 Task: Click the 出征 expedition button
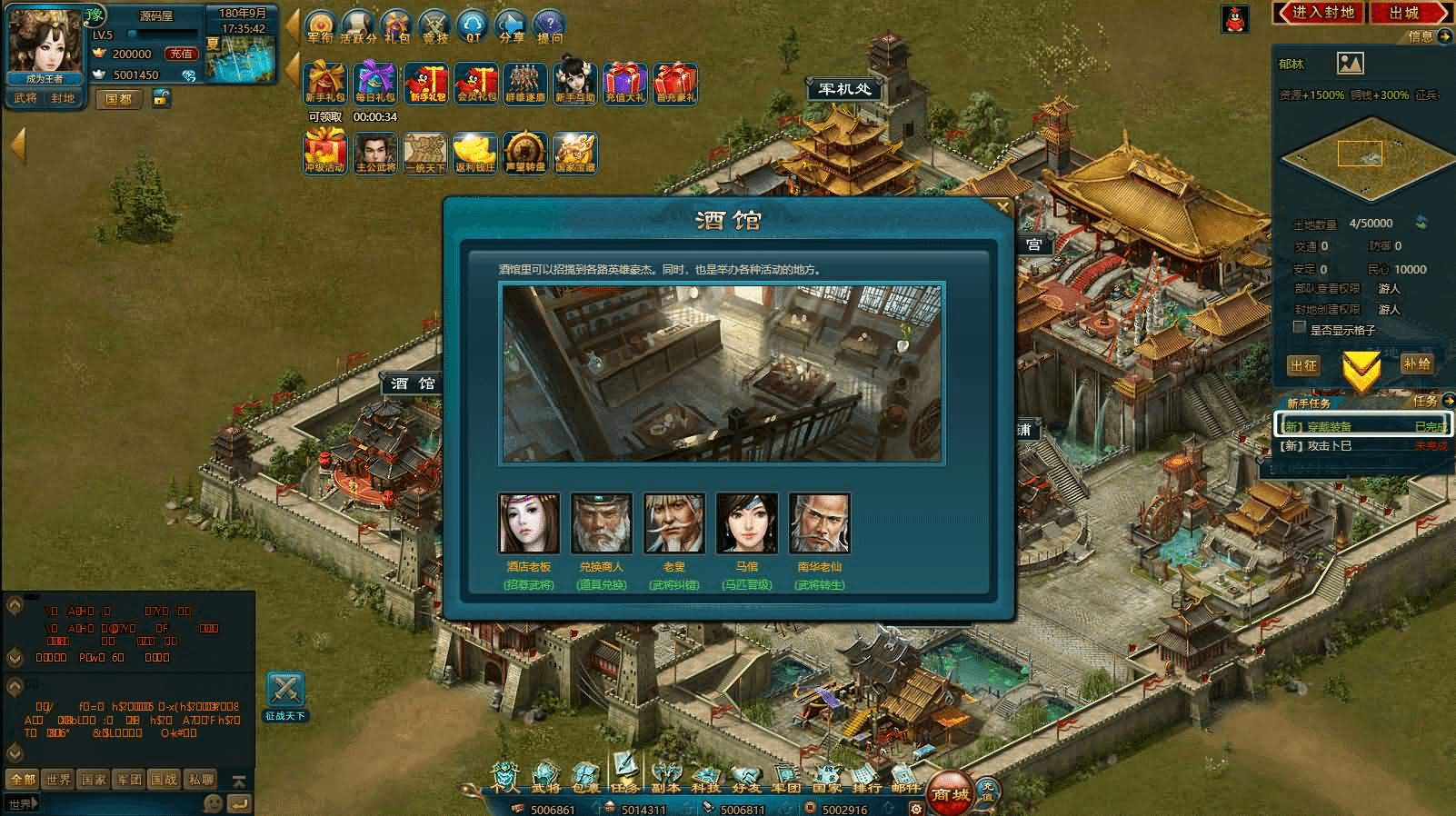point(1303,364)
